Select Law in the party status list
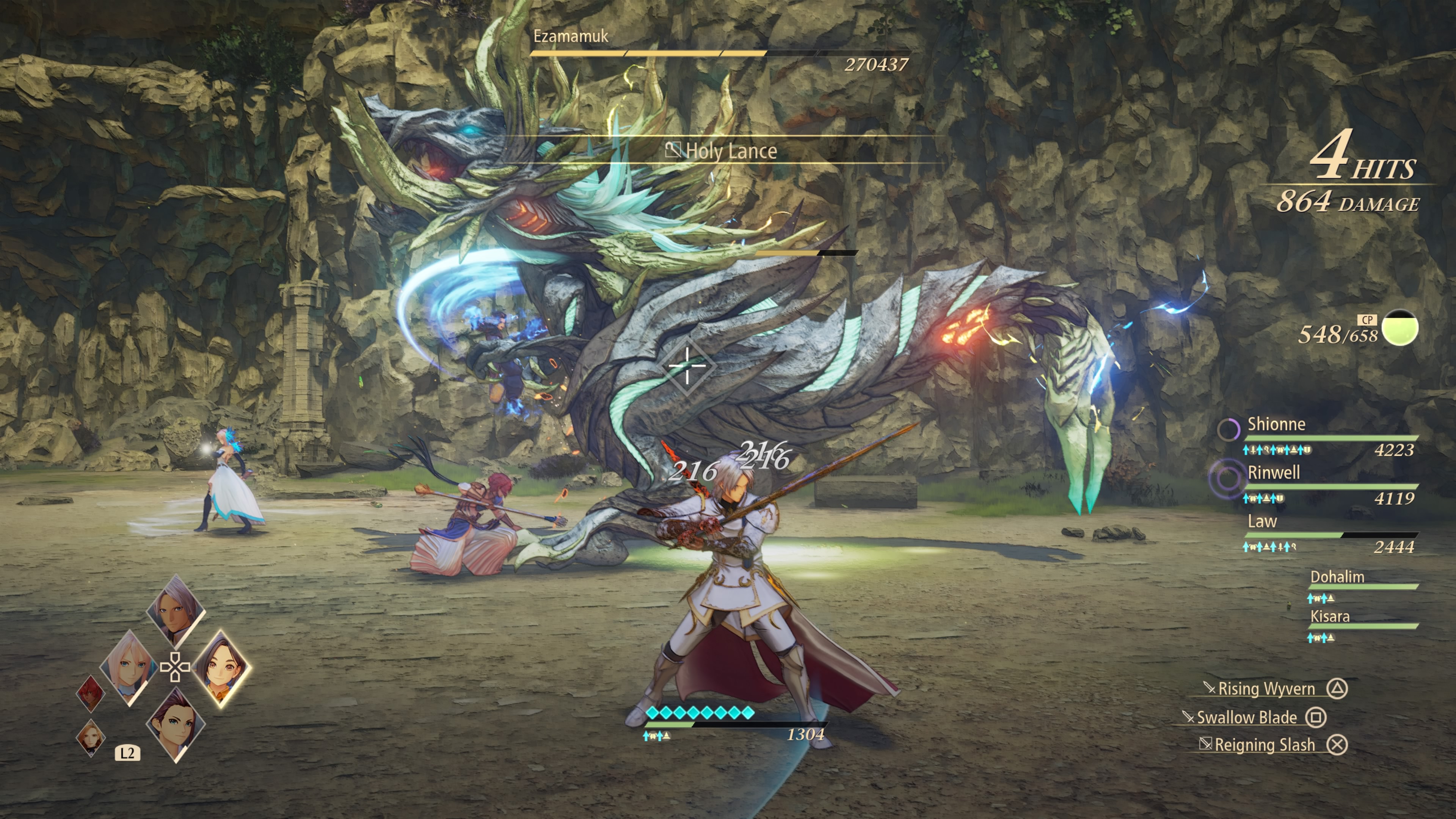Viewport: 1456px width, 819px height. 1262,522
